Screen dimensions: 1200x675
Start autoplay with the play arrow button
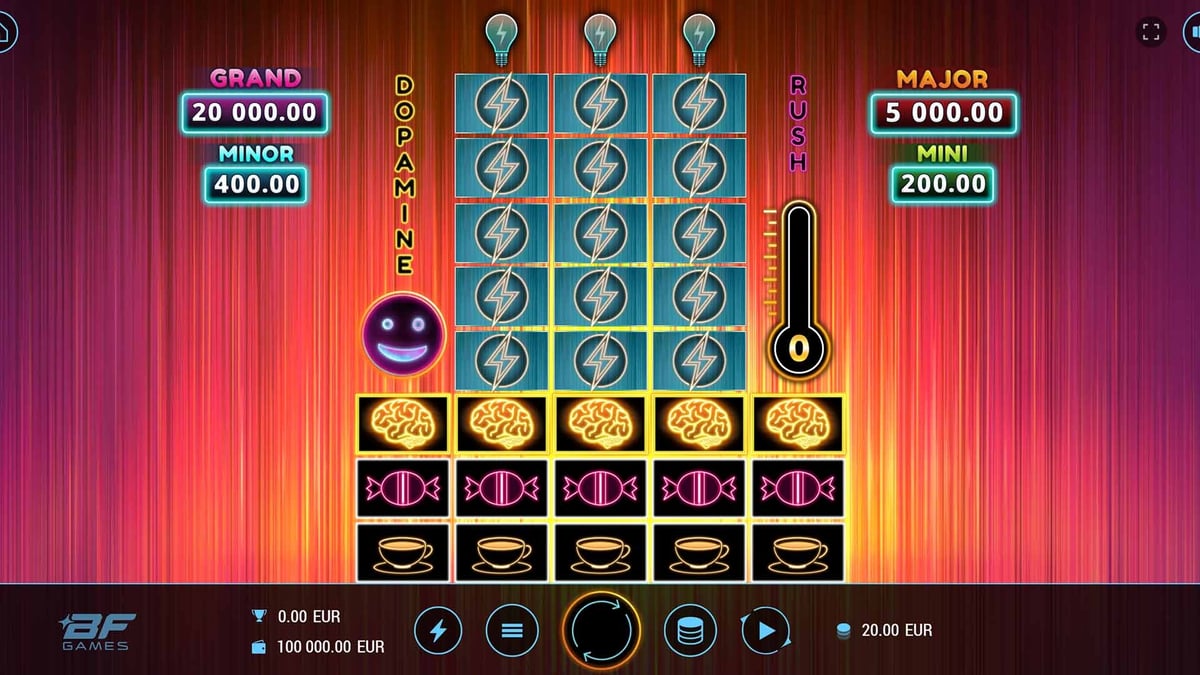pos(766,631)
